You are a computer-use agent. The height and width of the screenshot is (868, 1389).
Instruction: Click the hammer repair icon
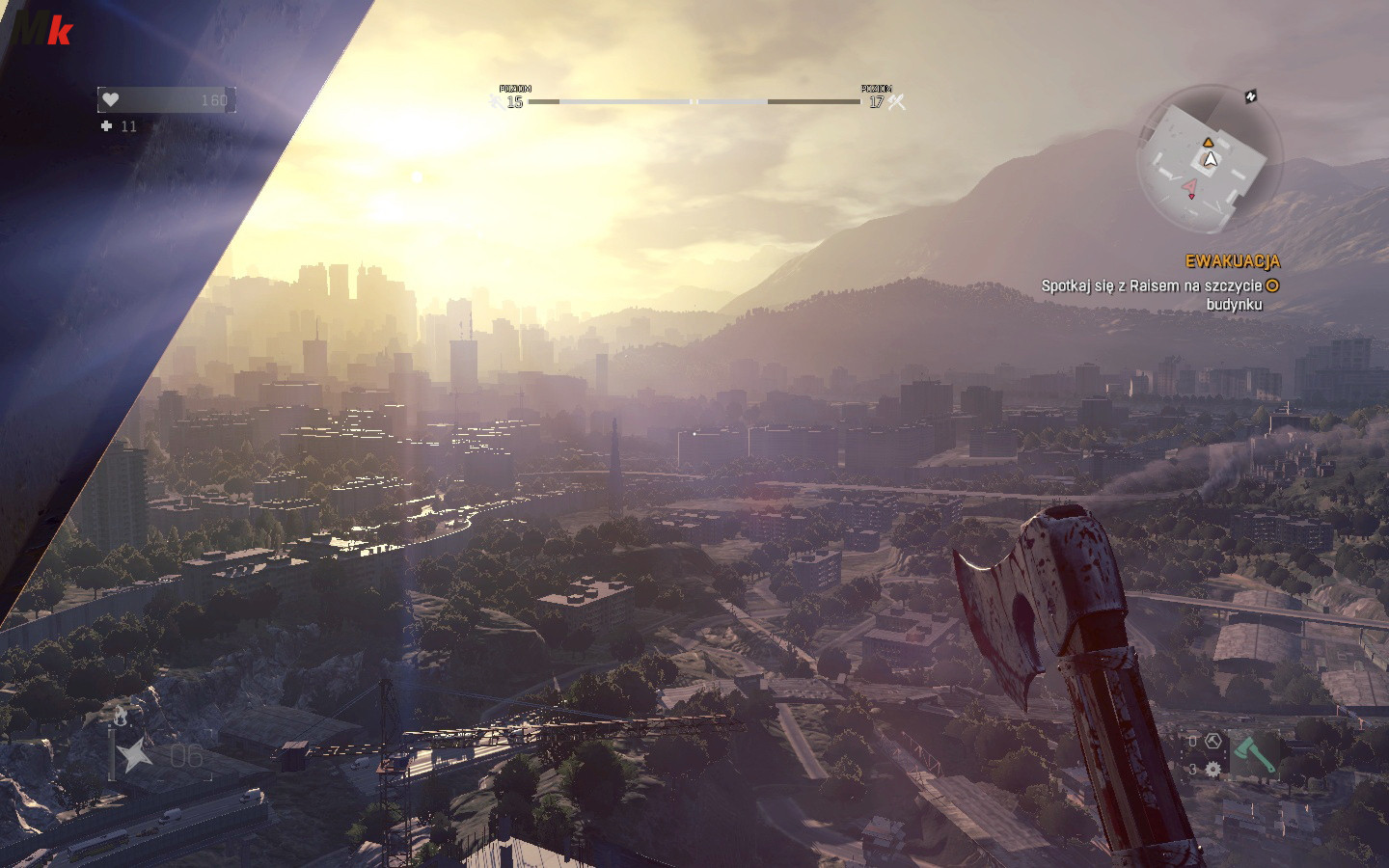tap(1213, 741)
